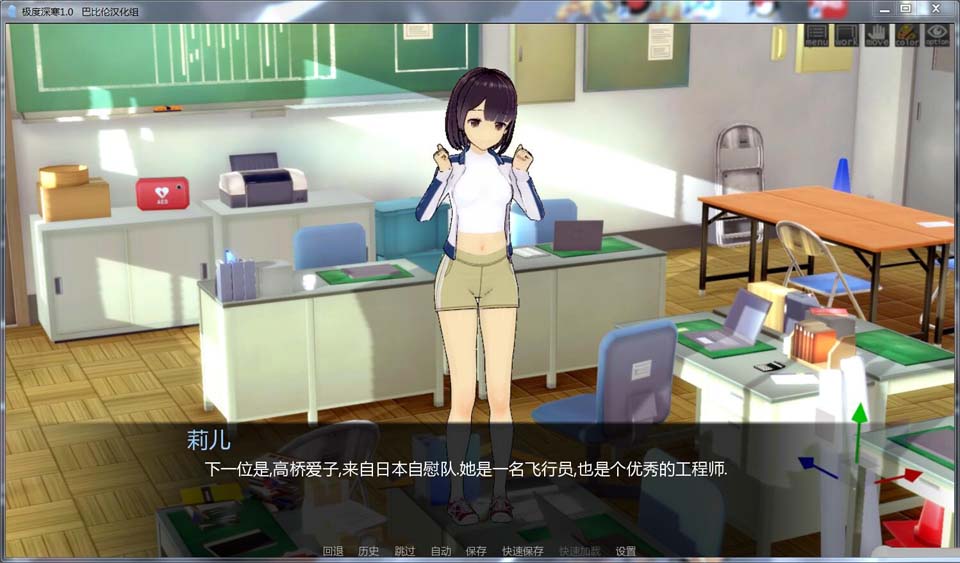
Task: Open the color palette tool
Action: pyautogui.click(x=906, y=36)
